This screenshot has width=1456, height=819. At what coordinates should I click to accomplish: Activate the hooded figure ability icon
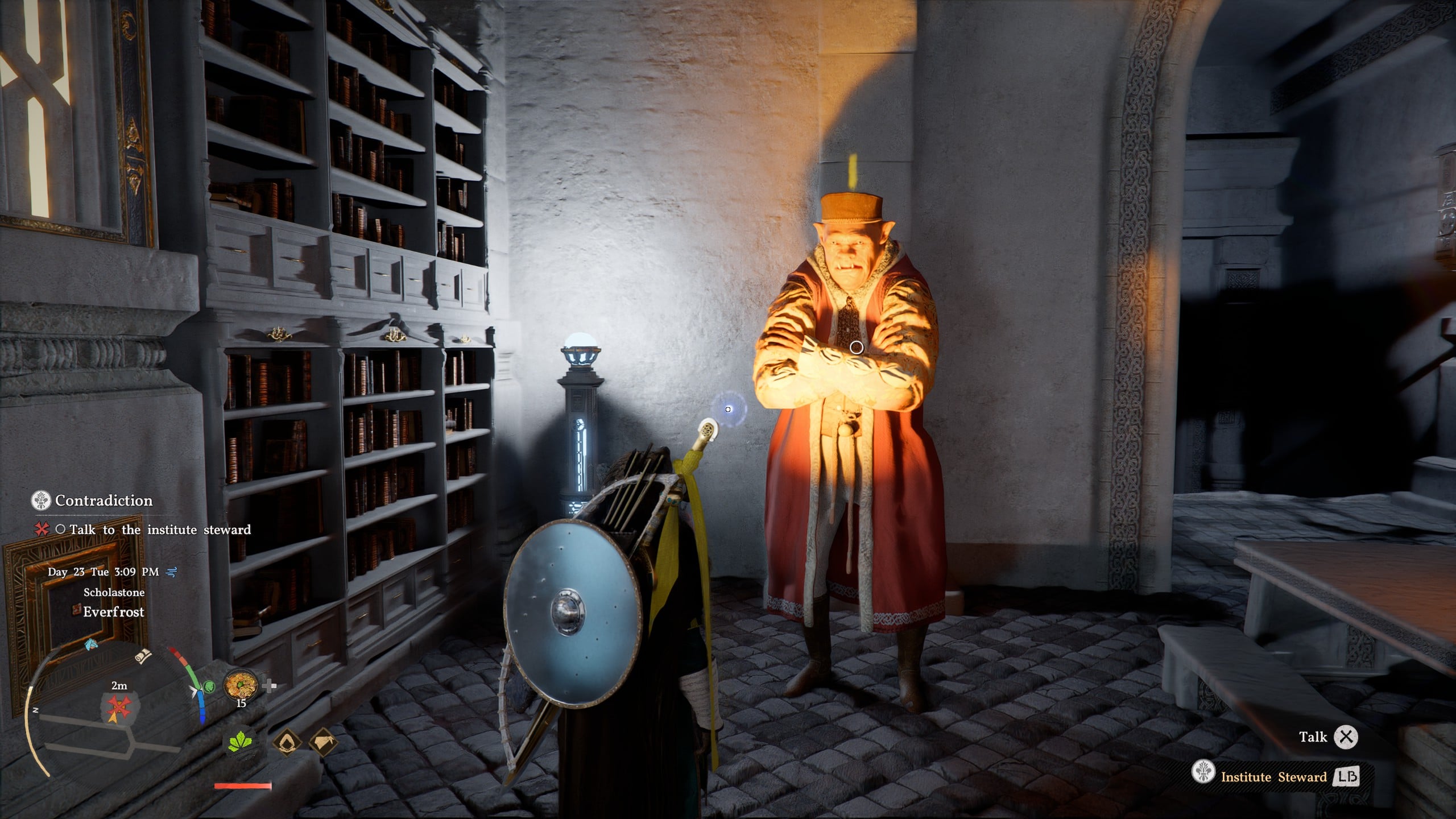(x=287, y=743)
